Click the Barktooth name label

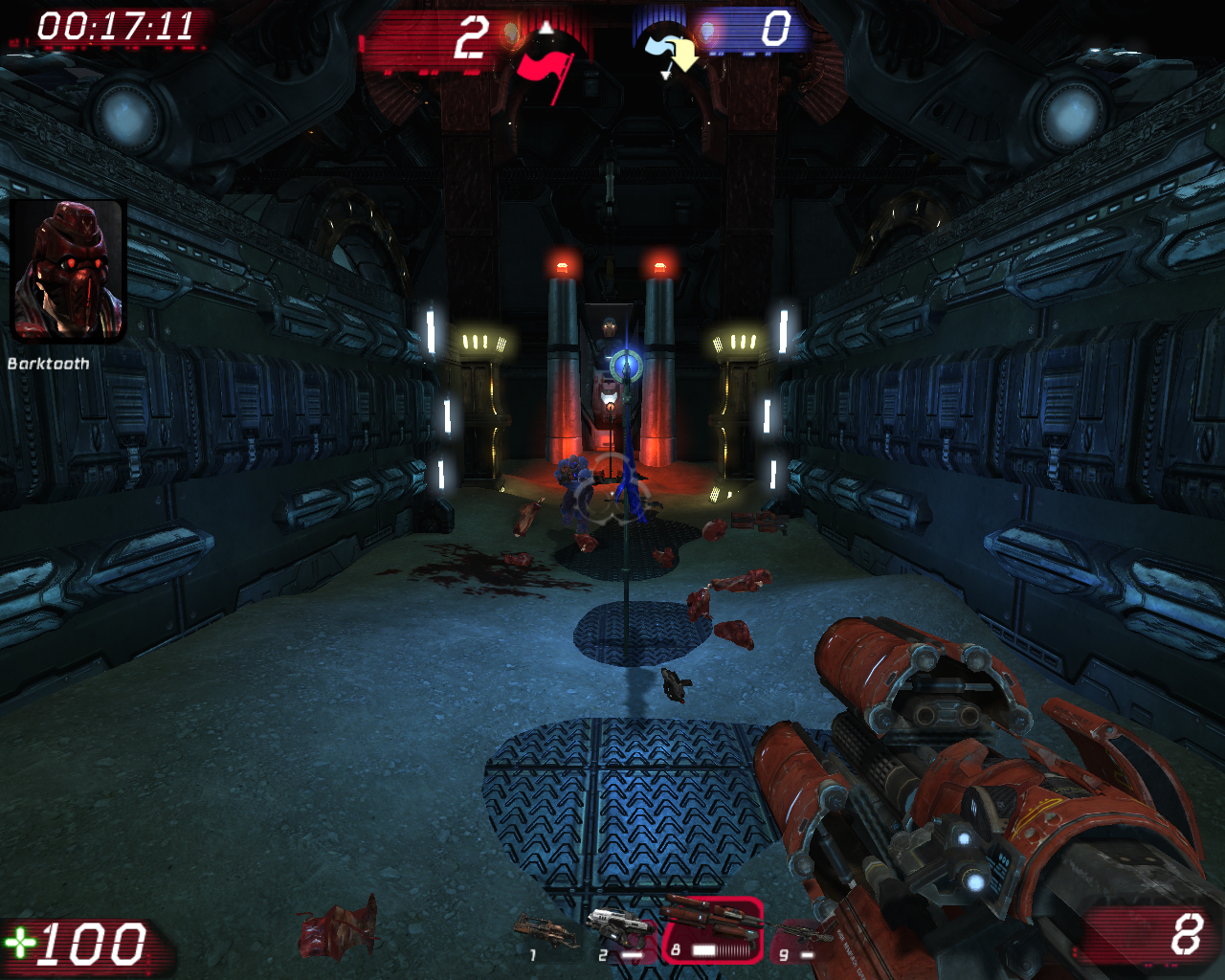(48, 364)
